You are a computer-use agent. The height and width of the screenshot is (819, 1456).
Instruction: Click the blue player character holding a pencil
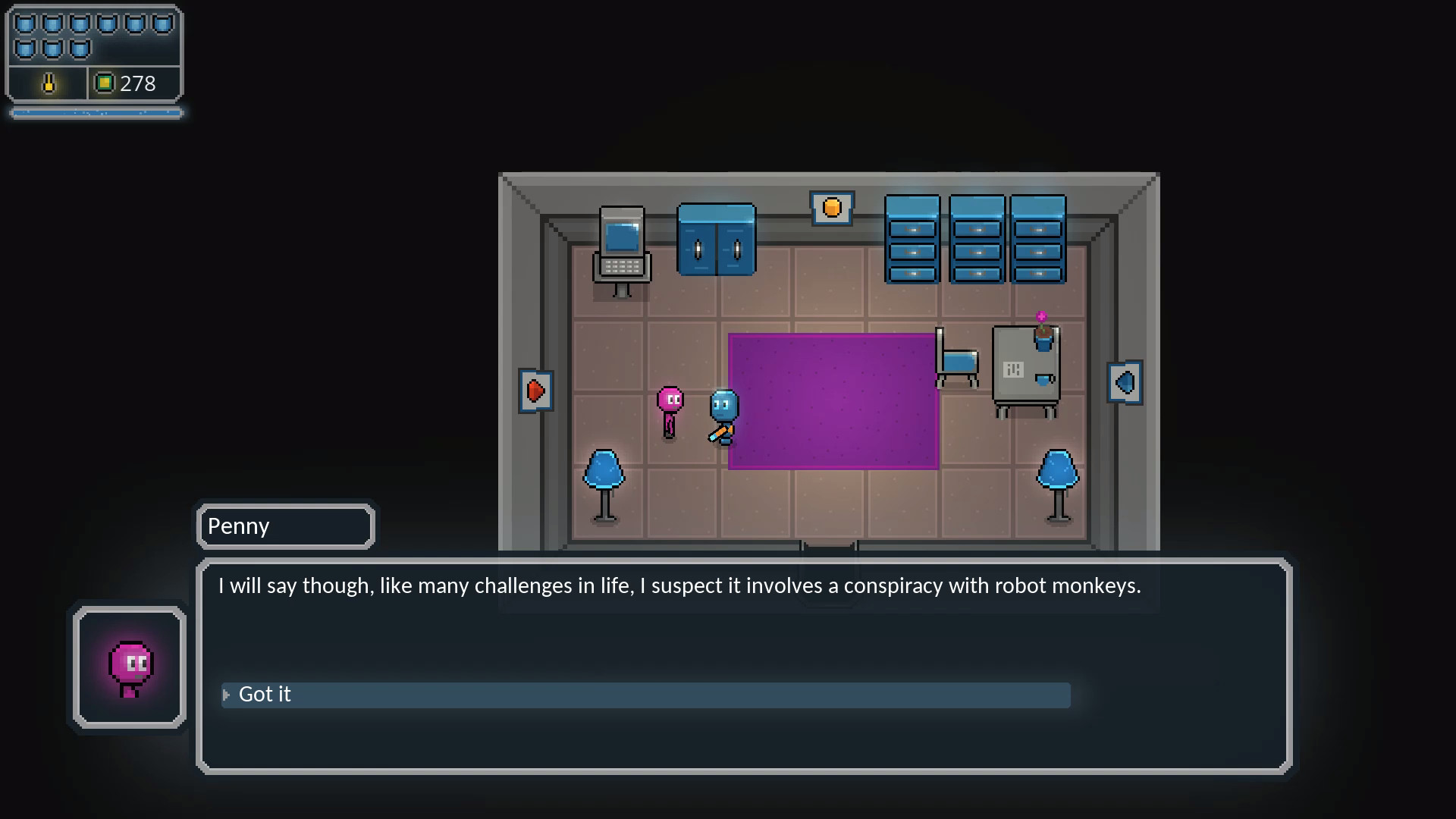pyautogui.click(x=723, y=413)
